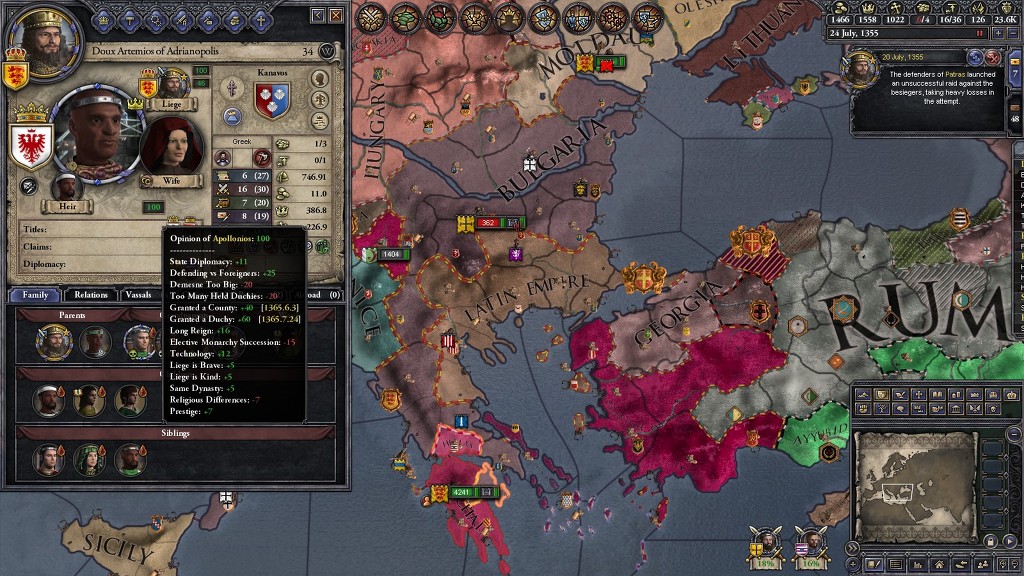Open the Vassals tab
The width and height of the screenshot is (1024, 576).
click(140, 295)
